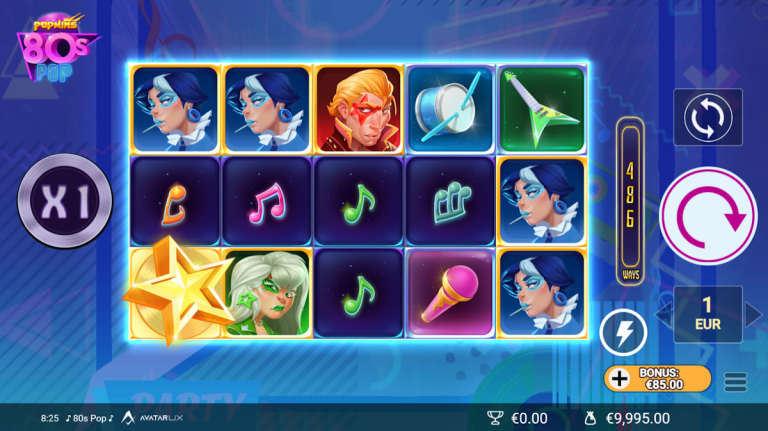Spin the reels with the round arrow button
Image resolution: width=768 pixels, height=431 pixels.
(709, 215)
